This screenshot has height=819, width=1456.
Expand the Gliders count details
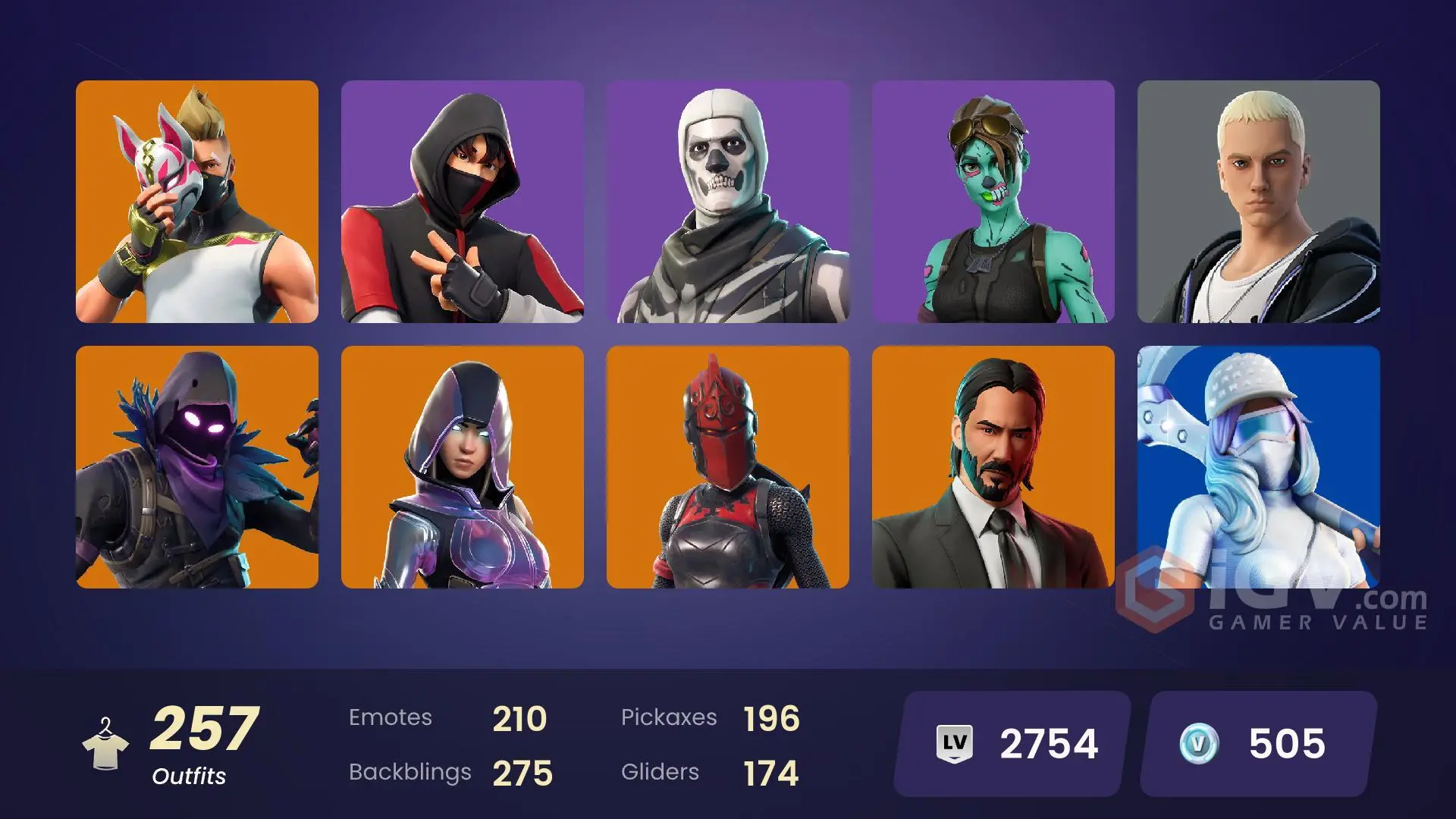click(x=660, y=772)
